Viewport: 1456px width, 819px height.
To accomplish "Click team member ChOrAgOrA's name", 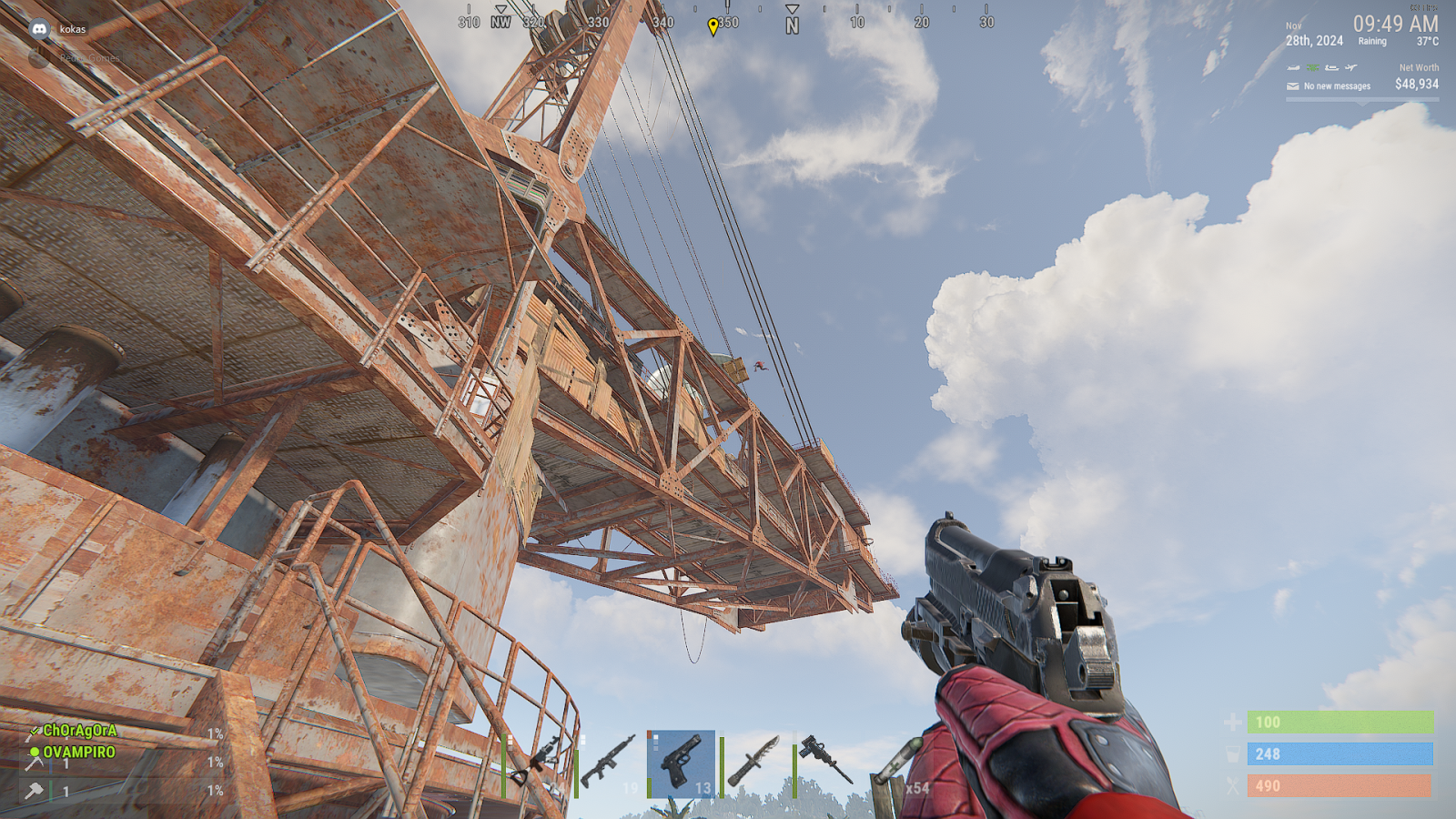I will (x=80, y=731).
